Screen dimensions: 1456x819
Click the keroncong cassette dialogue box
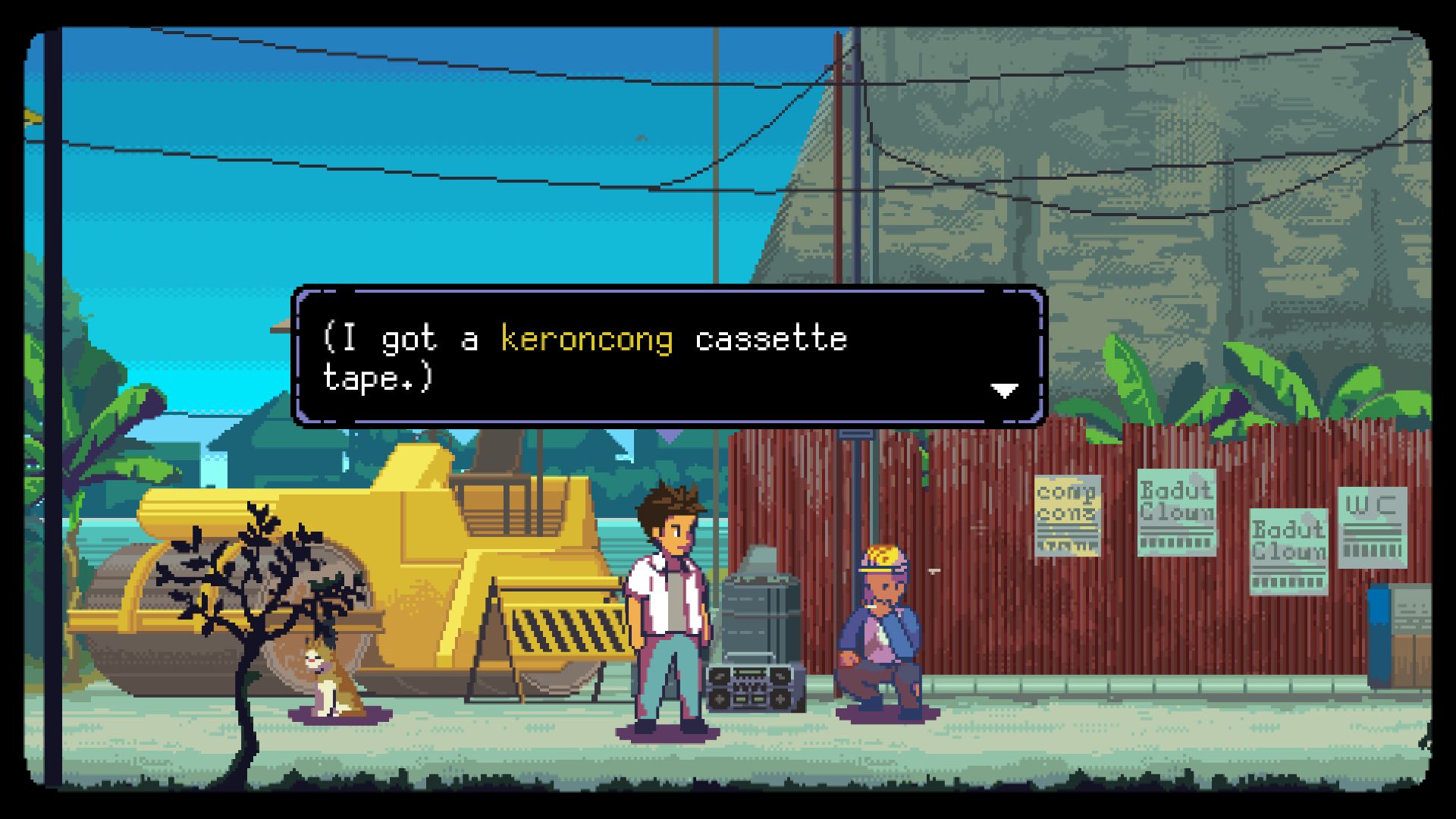coord(669,356)
